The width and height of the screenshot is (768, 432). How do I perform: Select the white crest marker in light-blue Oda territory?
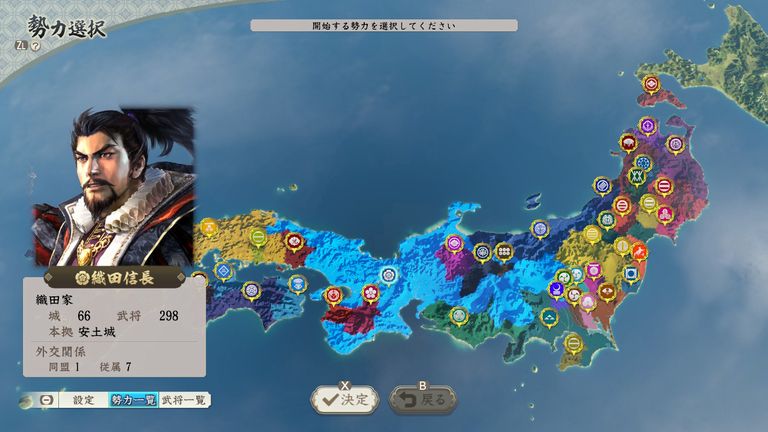coord(388,274)
